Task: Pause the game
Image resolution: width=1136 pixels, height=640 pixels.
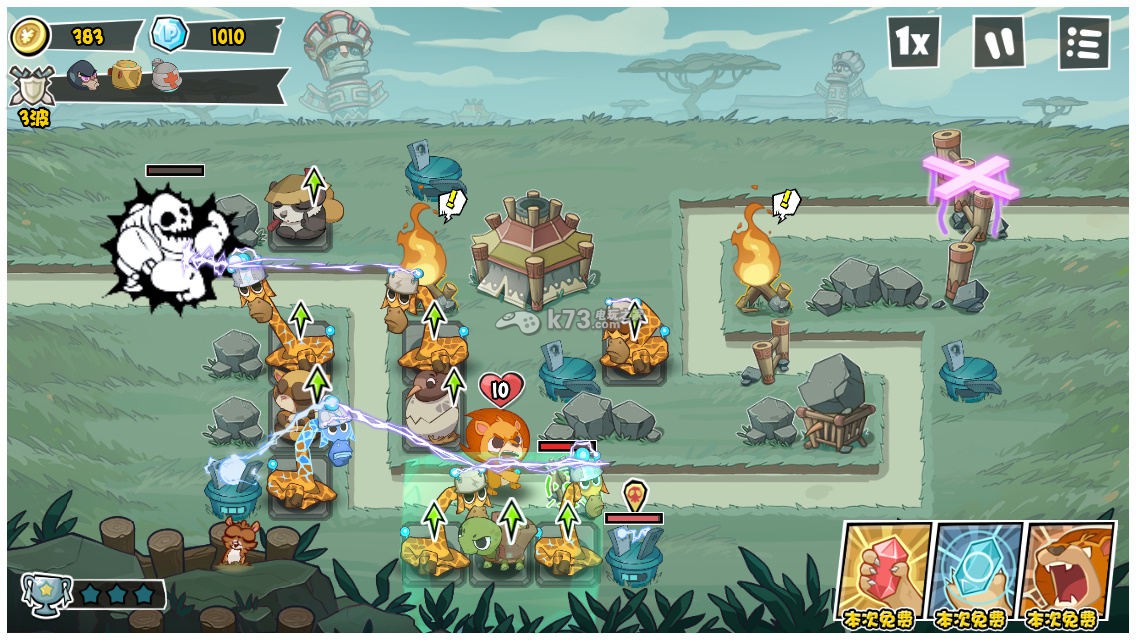Action: (x=998, y=42)
